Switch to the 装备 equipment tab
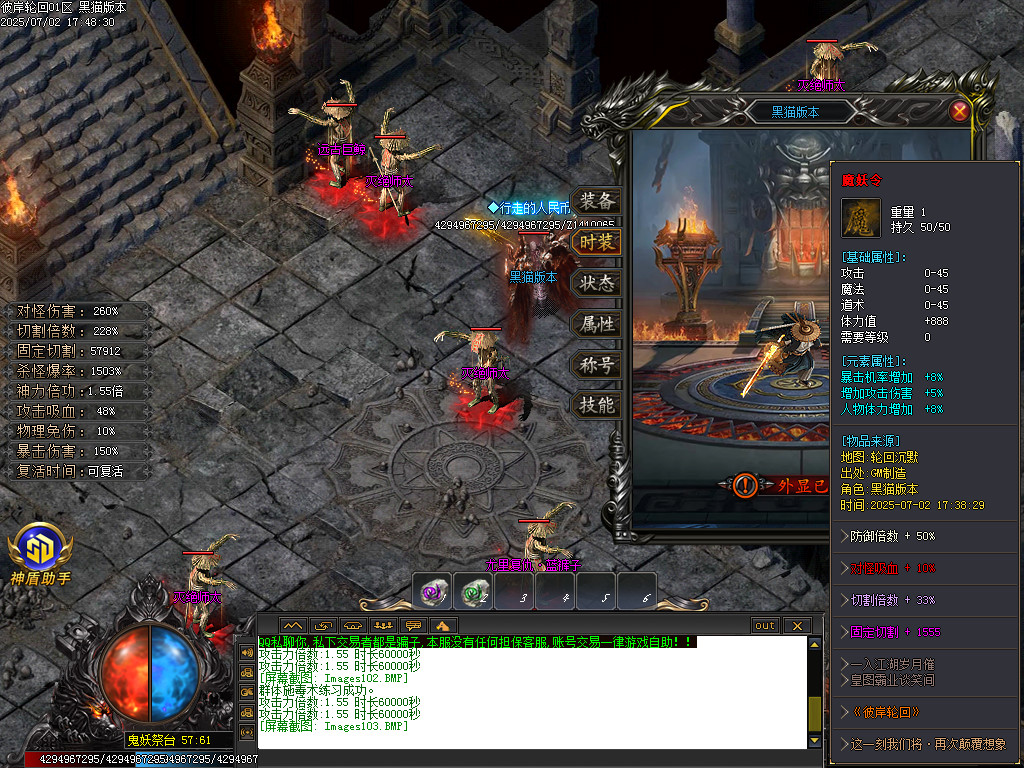1024x768 pixels. point(596,201)
